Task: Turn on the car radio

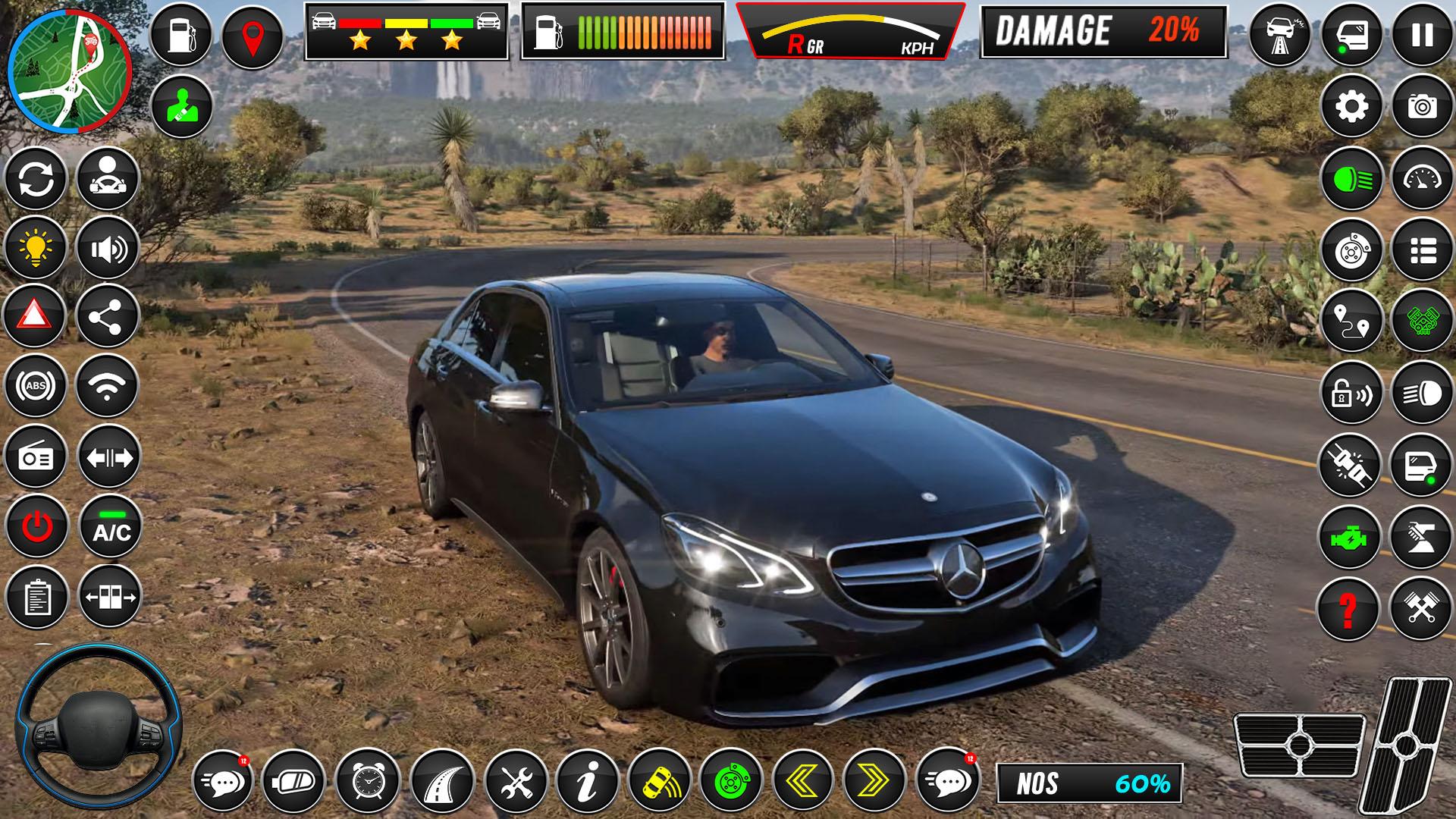Action: pos(35,457)
